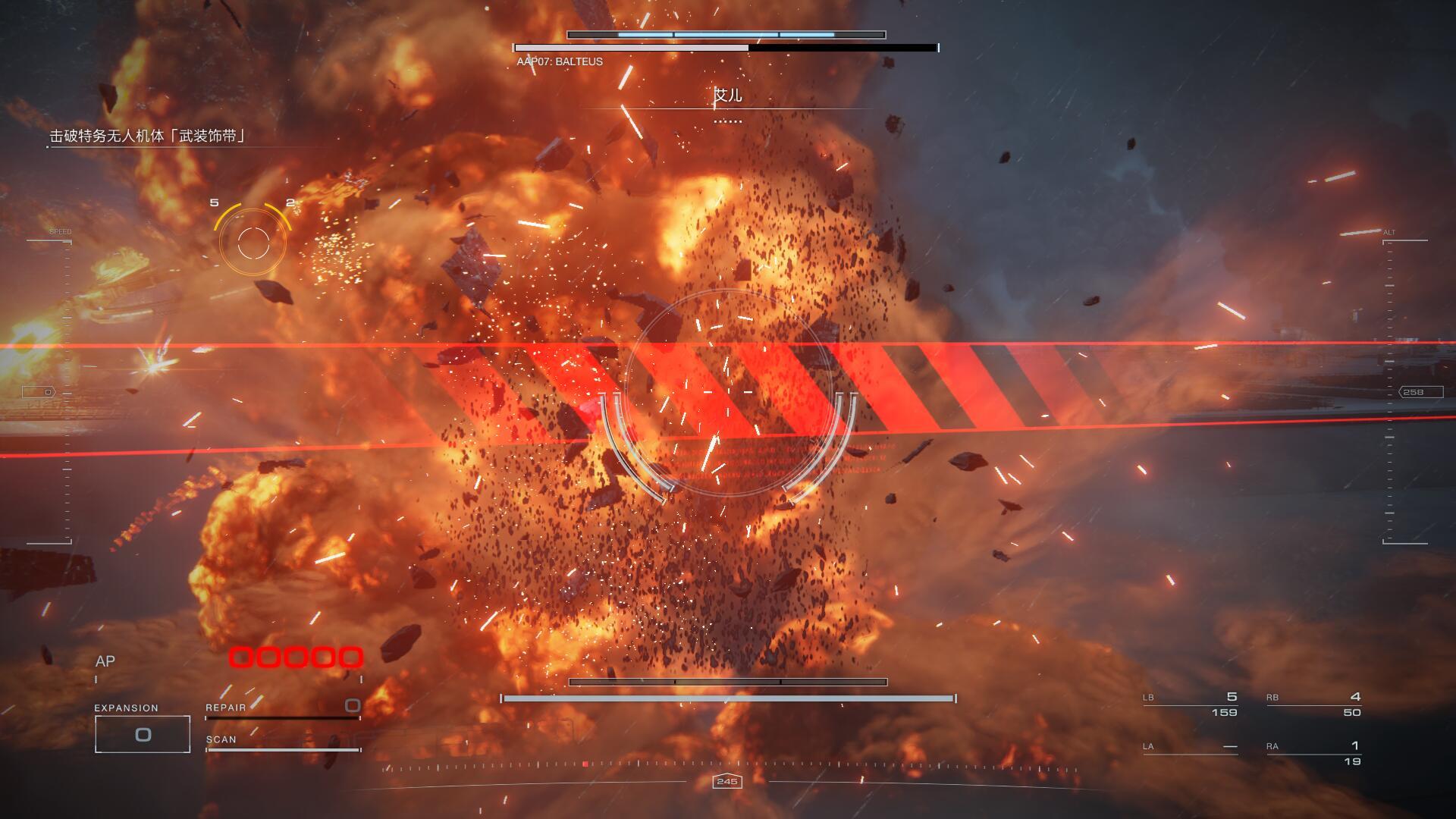
Task: Choose the RA weapon slot
Action: click(1313, 753)
